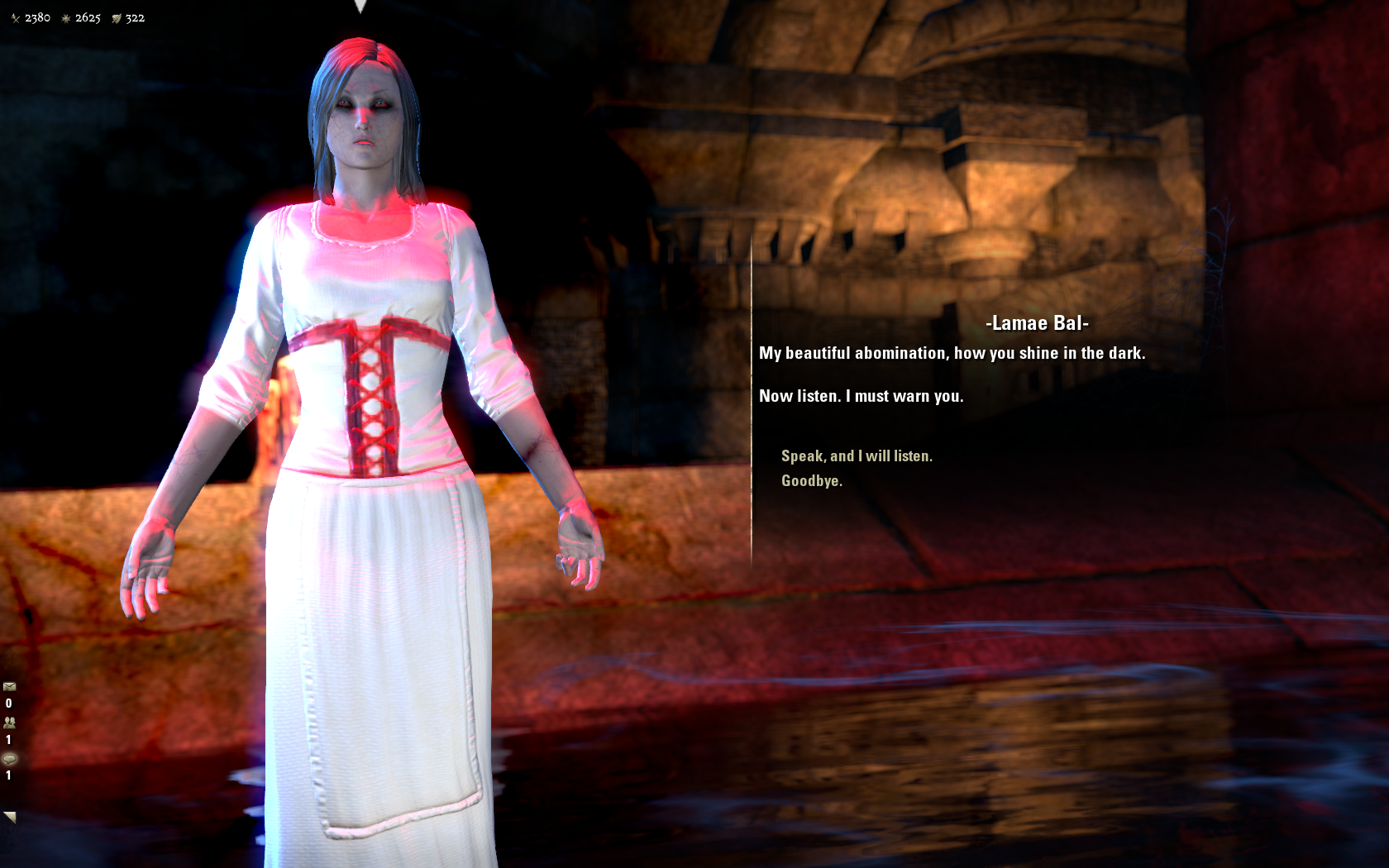Choose the reply "Speak, and I will listen."

point(857,456)
